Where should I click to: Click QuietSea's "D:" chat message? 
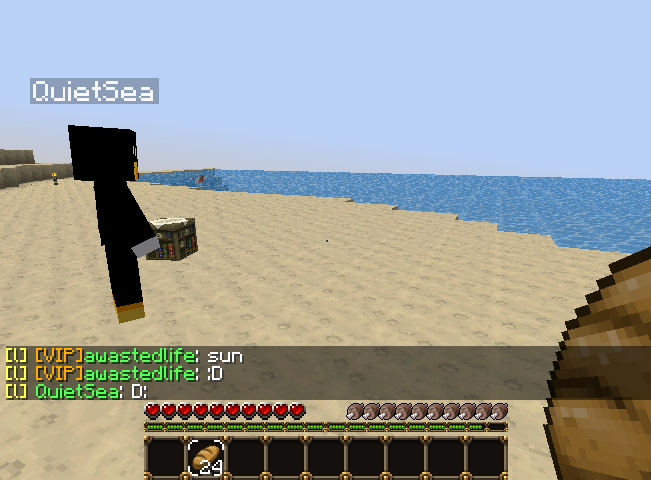click(137, 391)
